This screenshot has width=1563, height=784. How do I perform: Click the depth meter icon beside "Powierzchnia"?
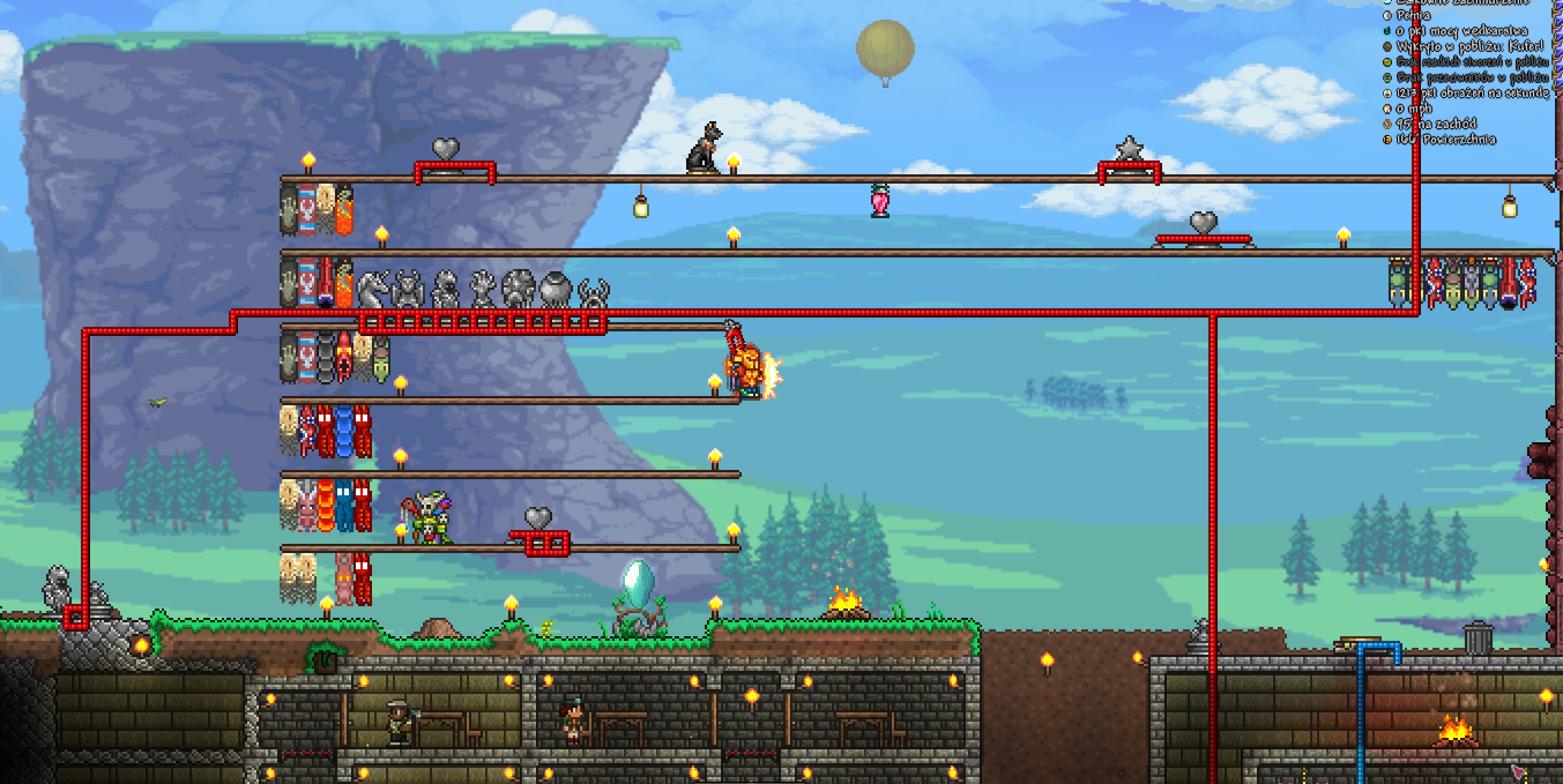pos(1387,139)
